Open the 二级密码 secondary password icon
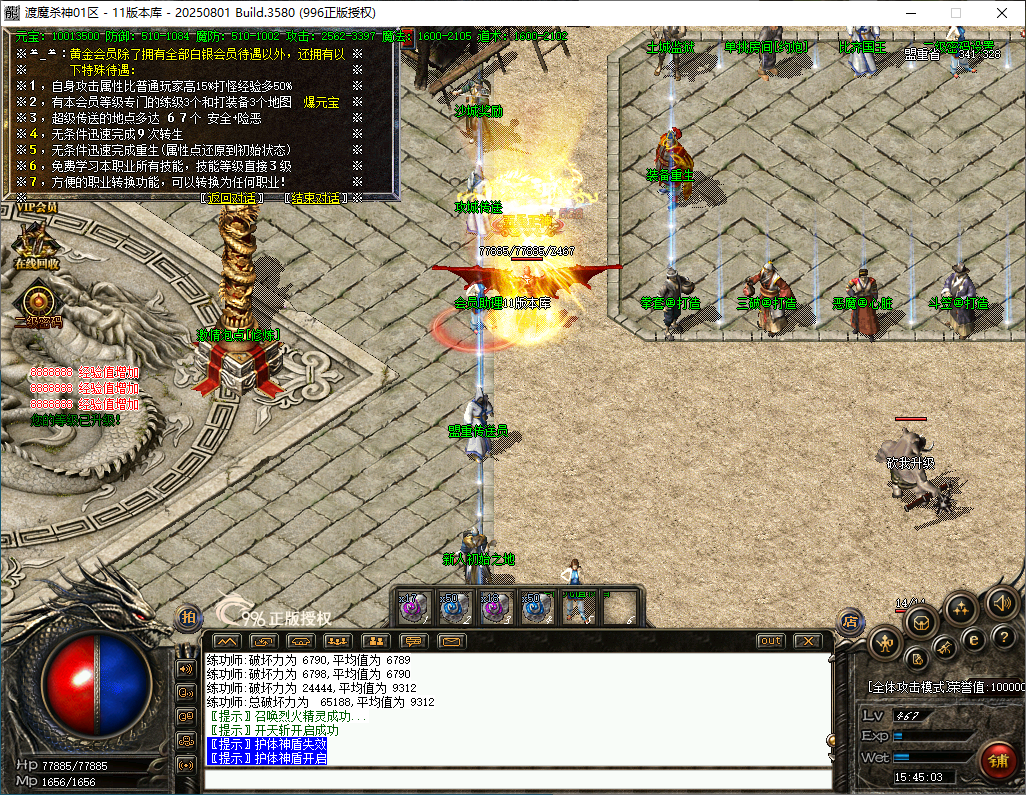Screen dimensions: 1026x795 38,303
